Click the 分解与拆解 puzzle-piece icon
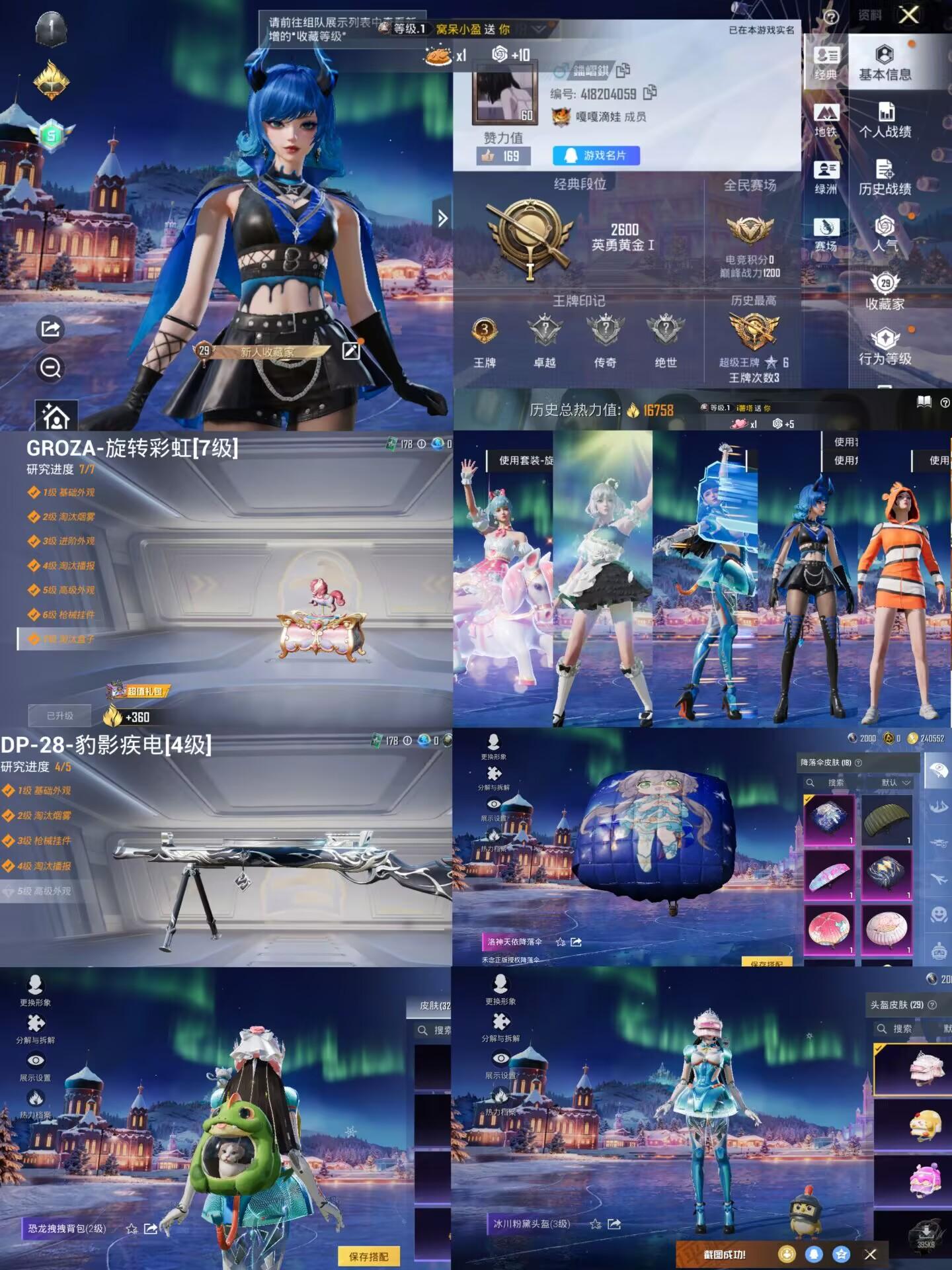The height and width of the screenshot is (1270, 952). (493, 773)
